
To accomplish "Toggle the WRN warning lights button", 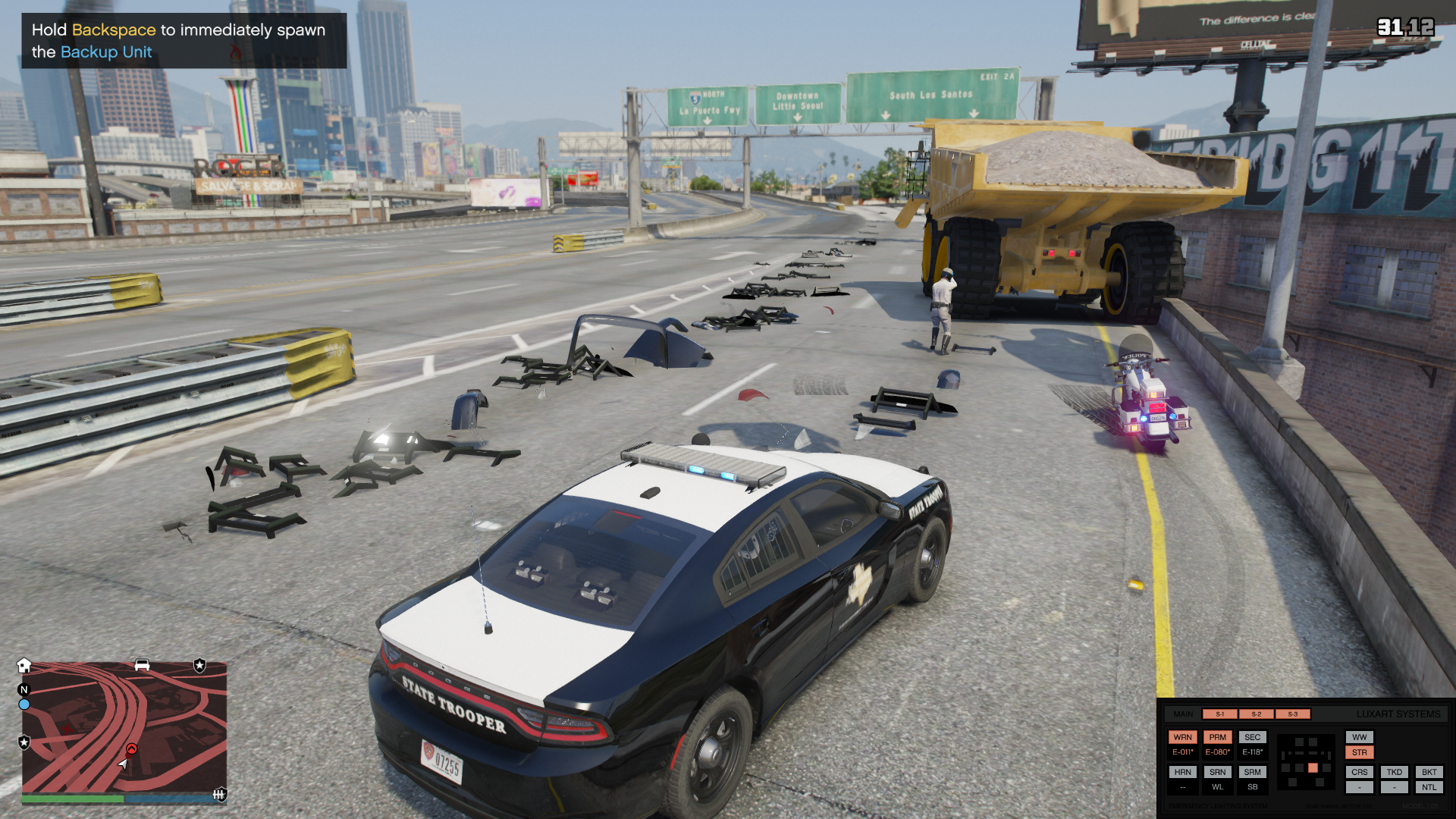I will [x=1182, y=737].
